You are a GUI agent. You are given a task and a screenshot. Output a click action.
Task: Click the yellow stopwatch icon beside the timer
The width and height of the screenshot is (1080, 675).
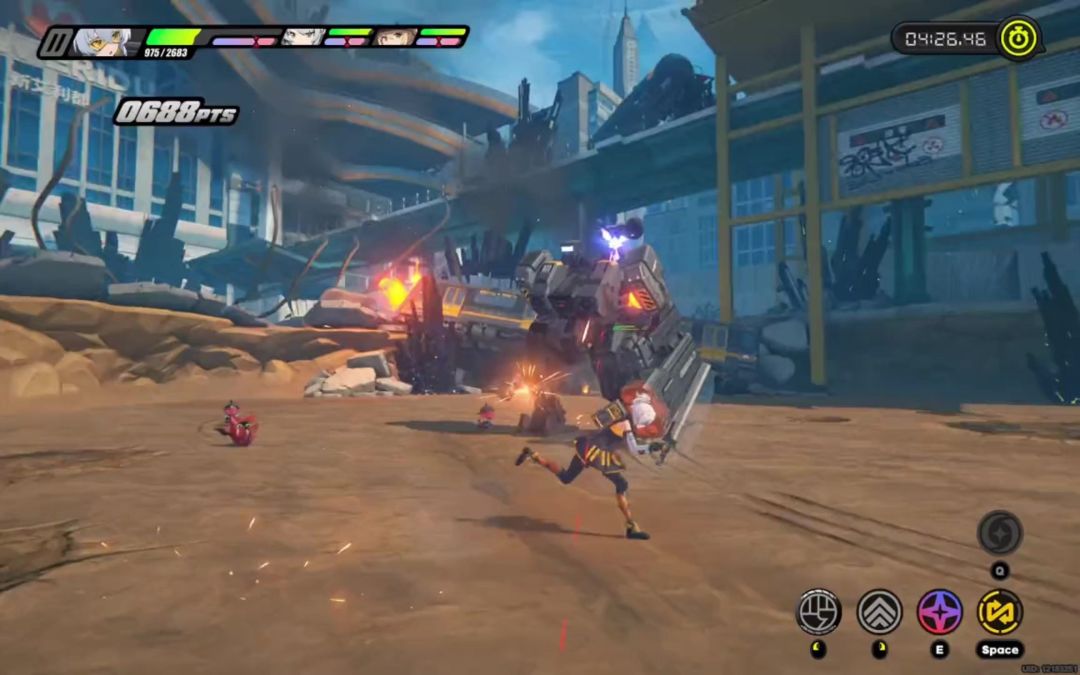pyautogui.click(x=1018, y=39)
